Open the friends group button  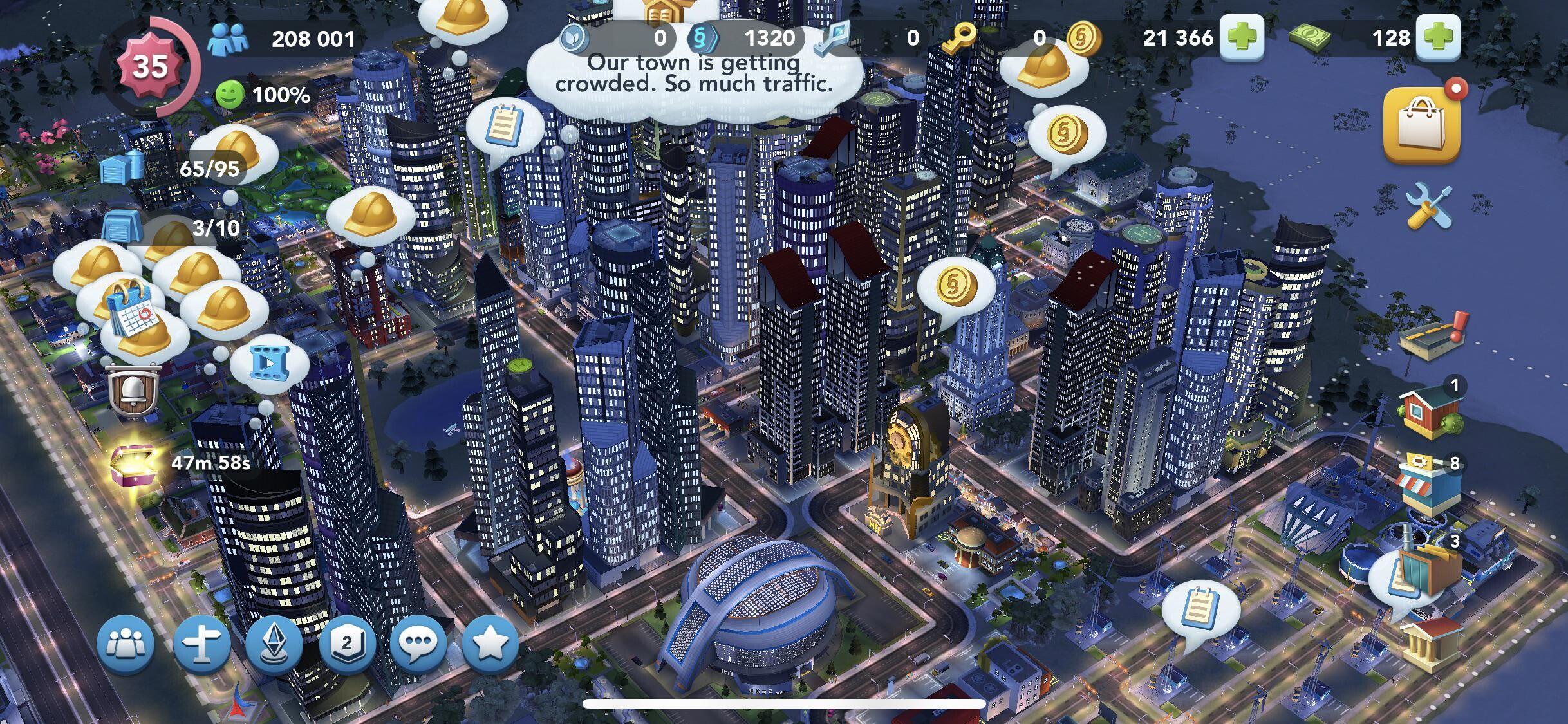click(x=126, y=644)
